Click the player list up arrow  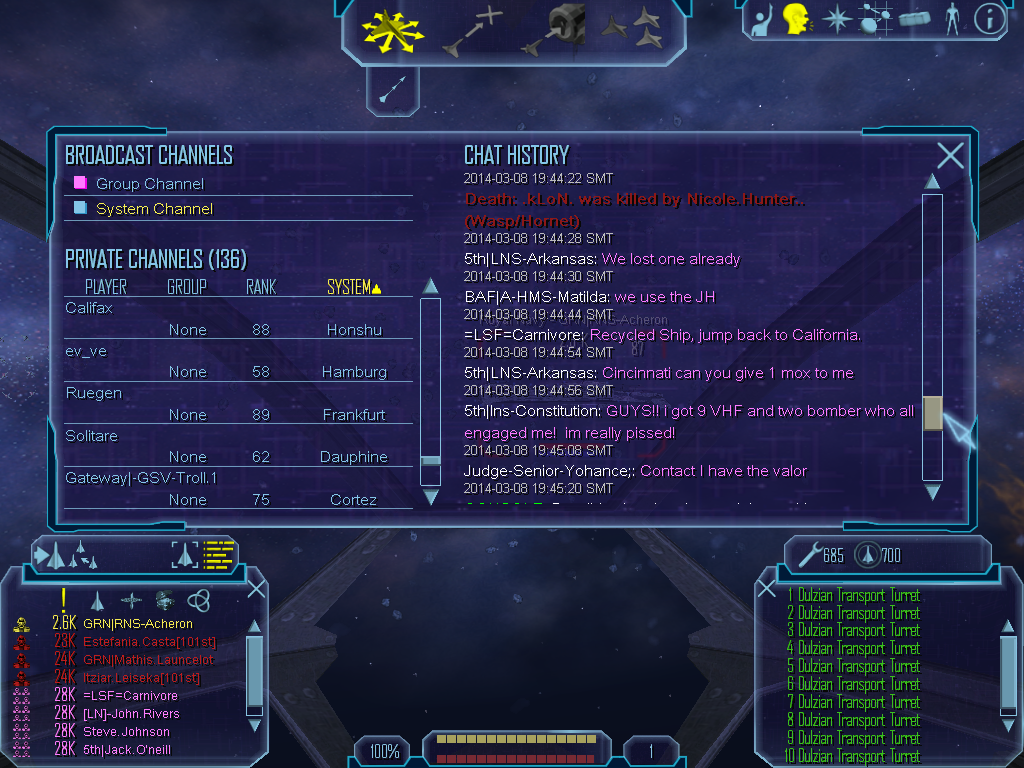431,286
